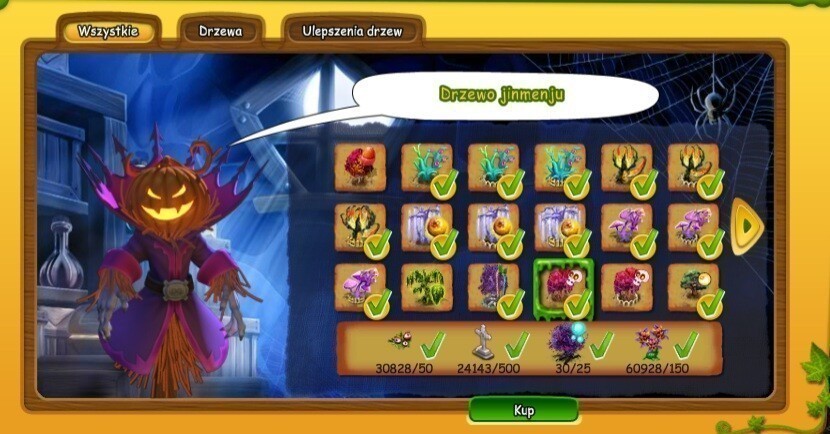Image resolution: width=830 pixels, height=434 pixels.
Task: Show the Ulepszenia drzew tab
Action: (352, 31)
